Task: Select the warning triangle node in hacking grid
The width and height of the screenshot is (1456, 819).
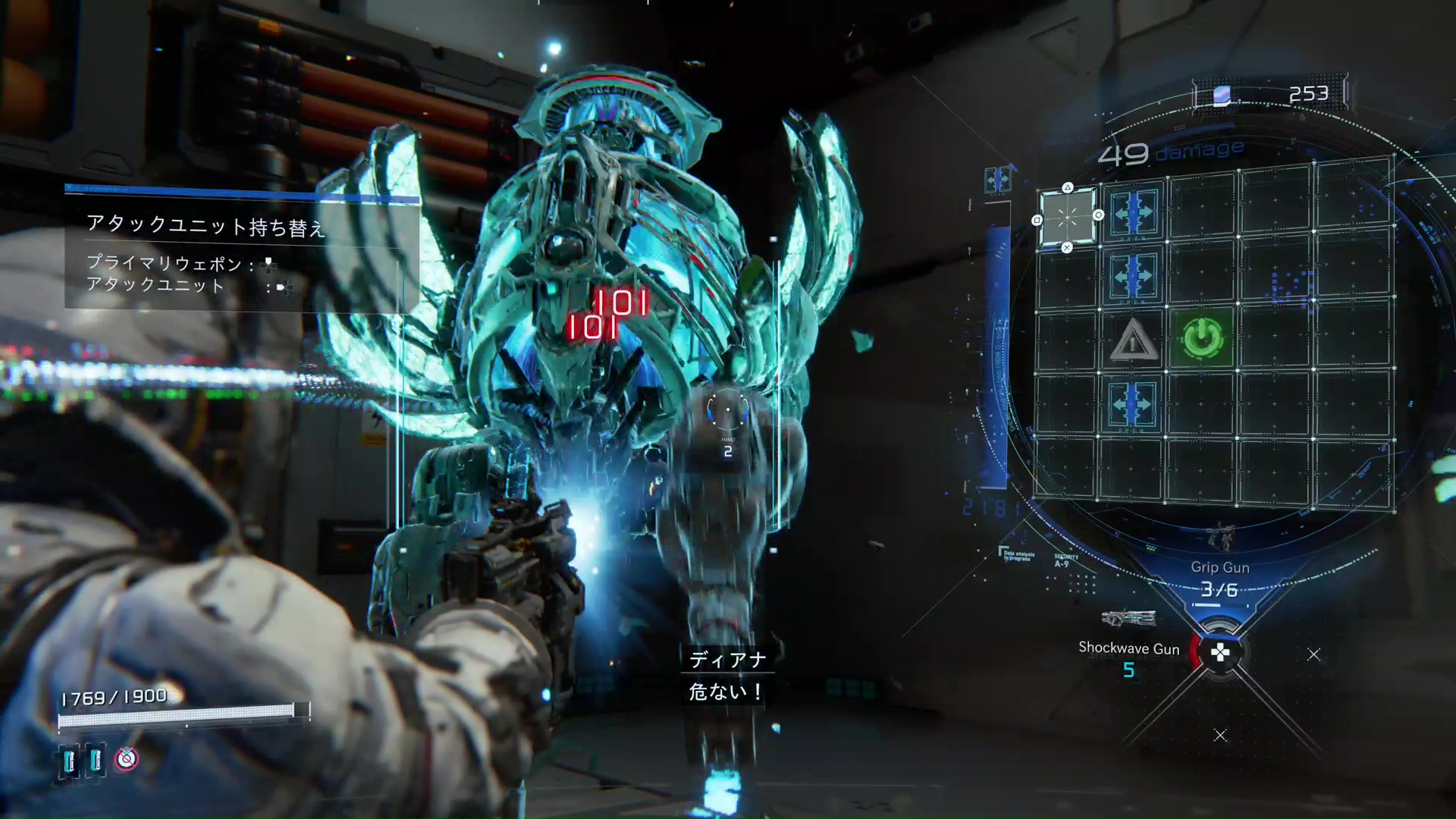Action: tap(1133, 340)
